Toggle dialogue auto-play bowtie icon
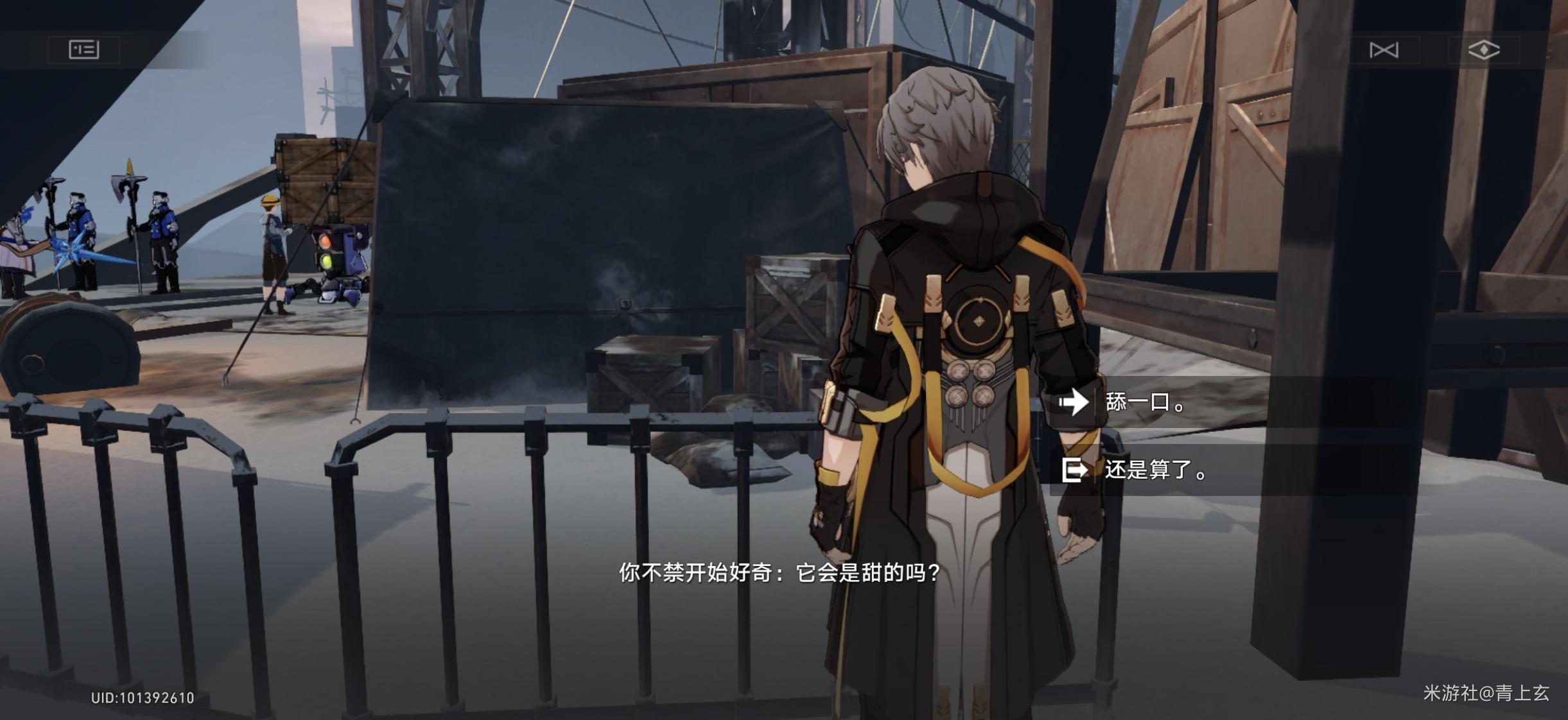The image size is (1568, 720). click(1383, 50)
